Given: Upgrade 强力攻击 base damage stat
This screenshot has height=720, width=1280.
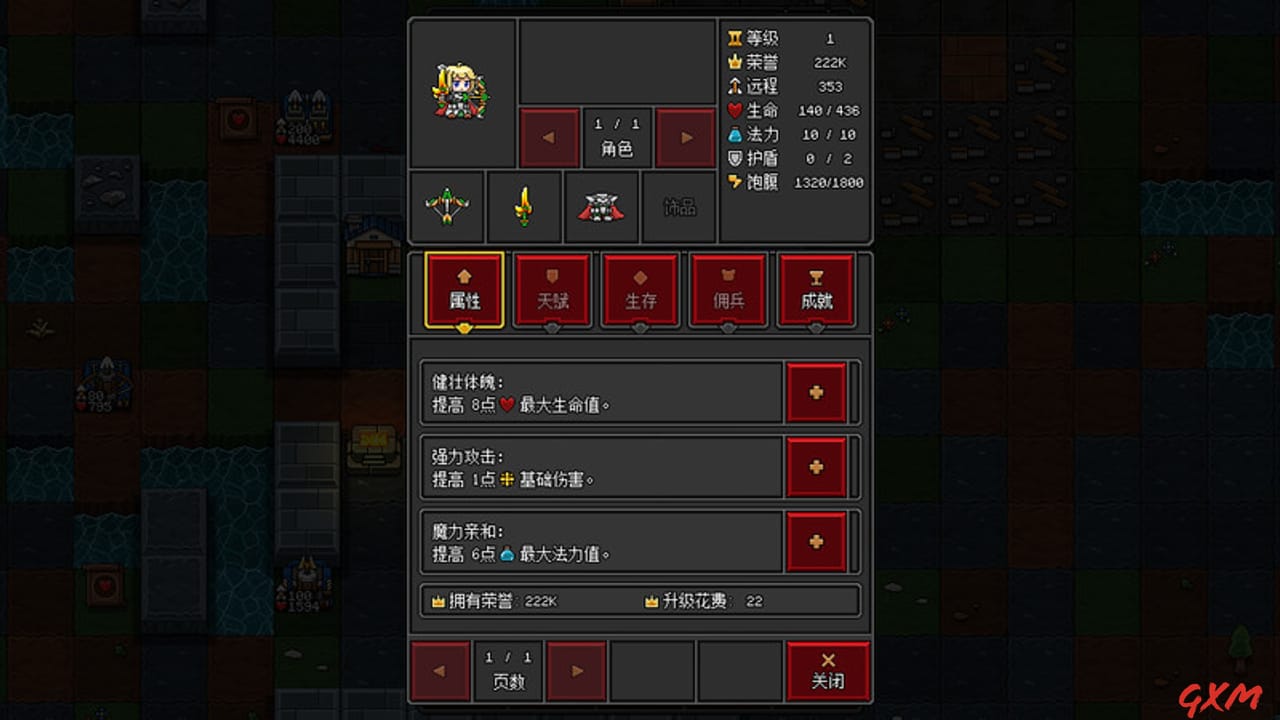Looking at the screenshot, I should (817, 467).
